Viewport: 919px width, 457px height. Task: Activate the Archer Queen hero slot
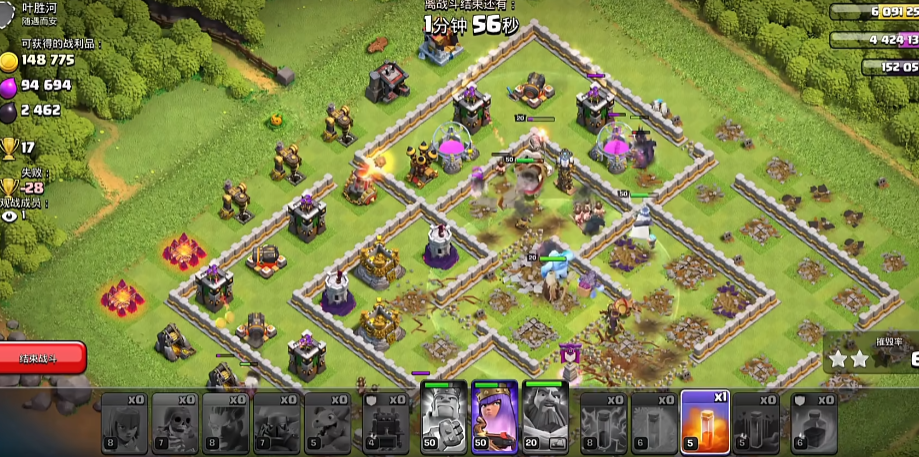coord(494,414)
